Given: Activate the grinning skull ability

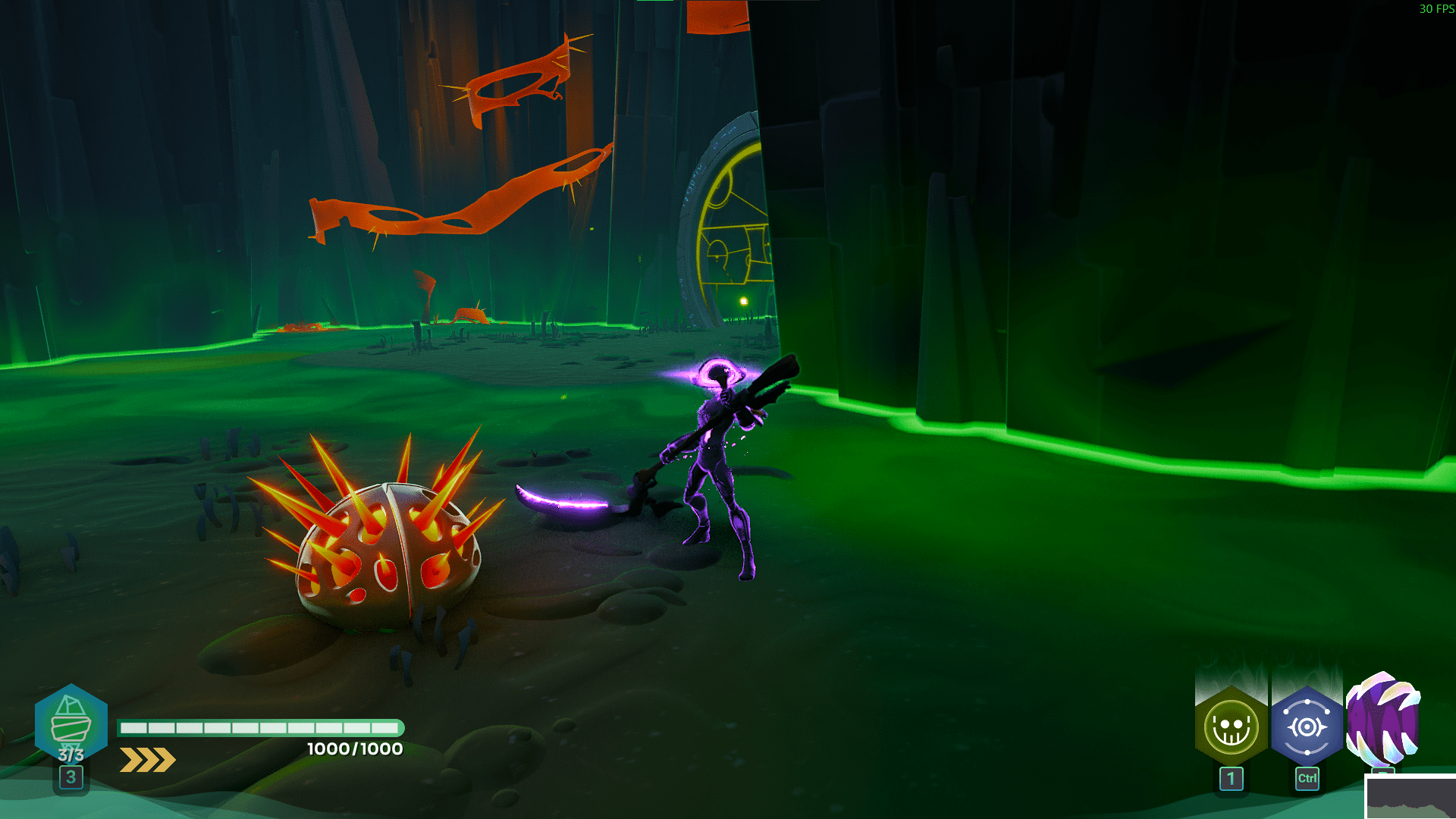Looking at the screenshot, I should [x=1231, y=727].
